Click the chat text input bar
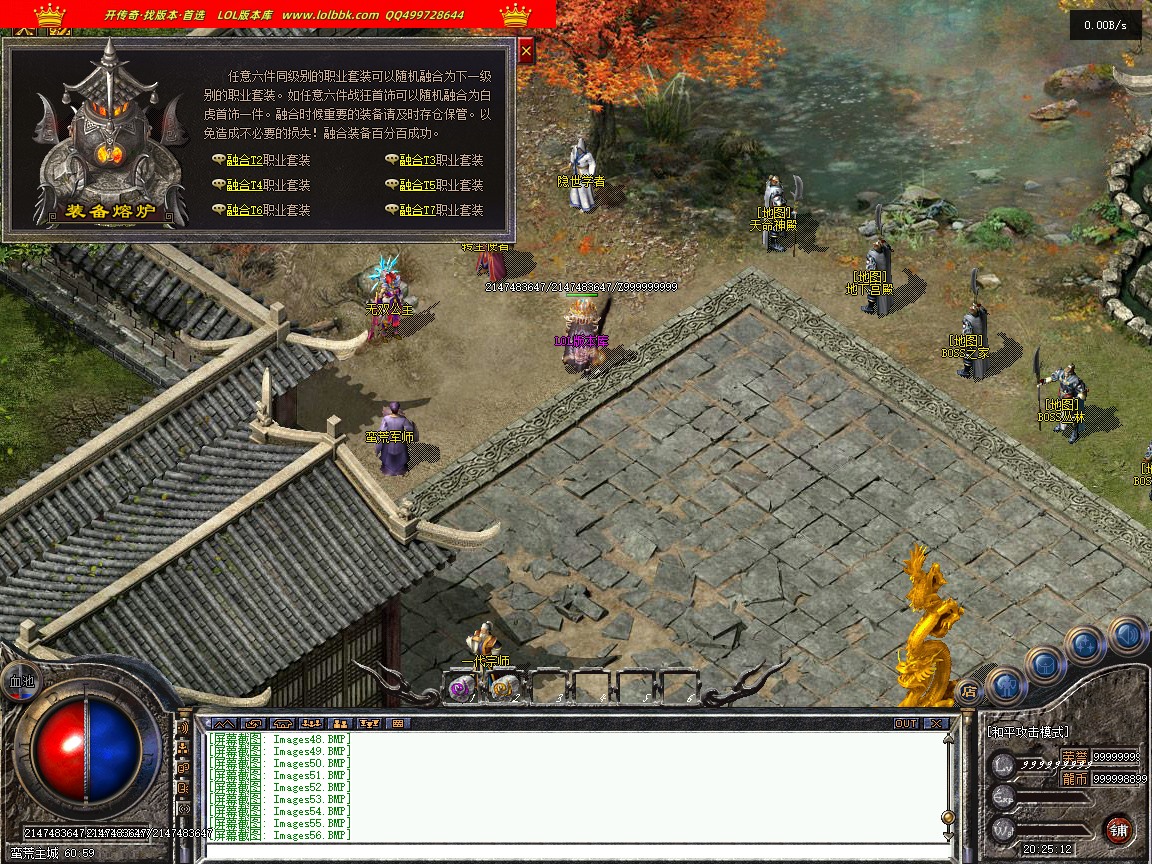 tap(570, 850)
